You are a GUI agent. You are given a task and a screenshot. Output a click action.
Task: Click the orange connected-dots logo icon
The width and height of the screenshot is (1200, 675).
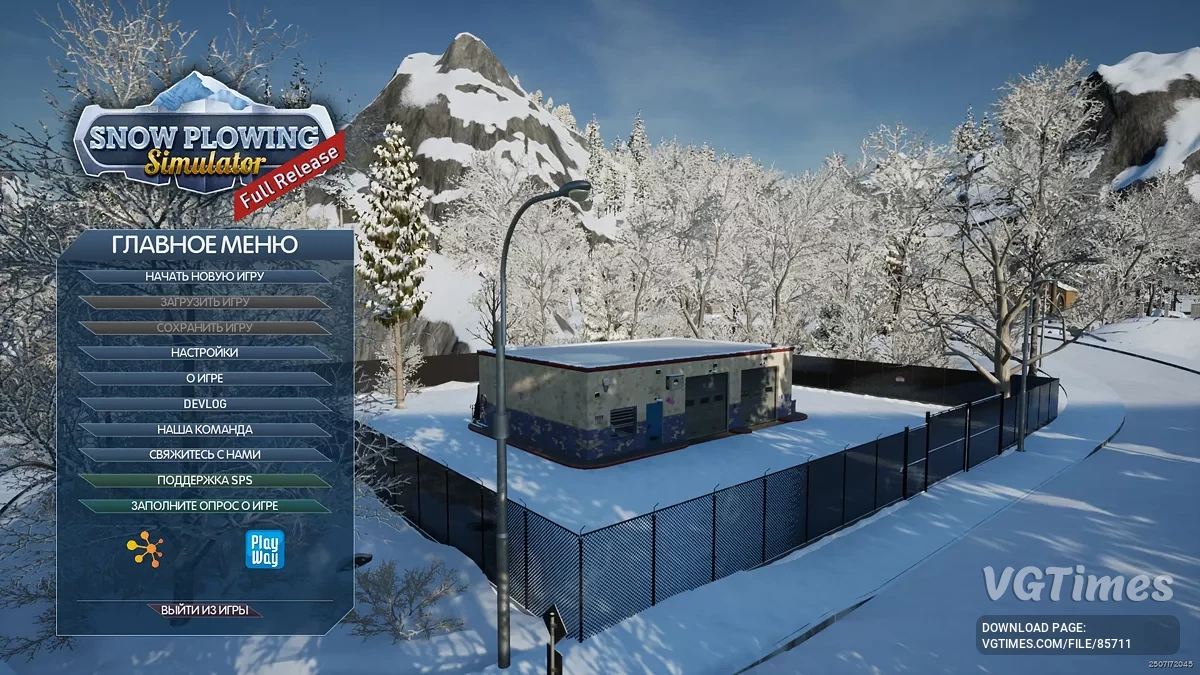pyautogui.click(x=145, y=550)
